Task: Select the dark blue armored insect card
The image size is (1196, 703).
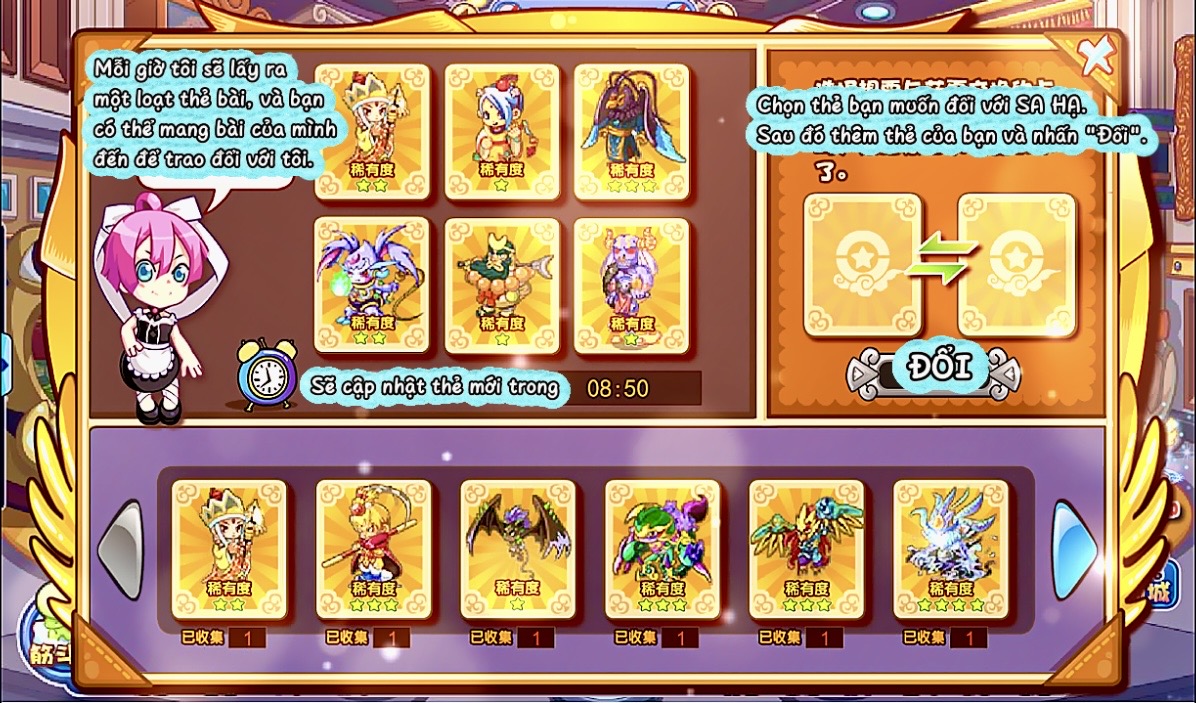Action: 631,131
